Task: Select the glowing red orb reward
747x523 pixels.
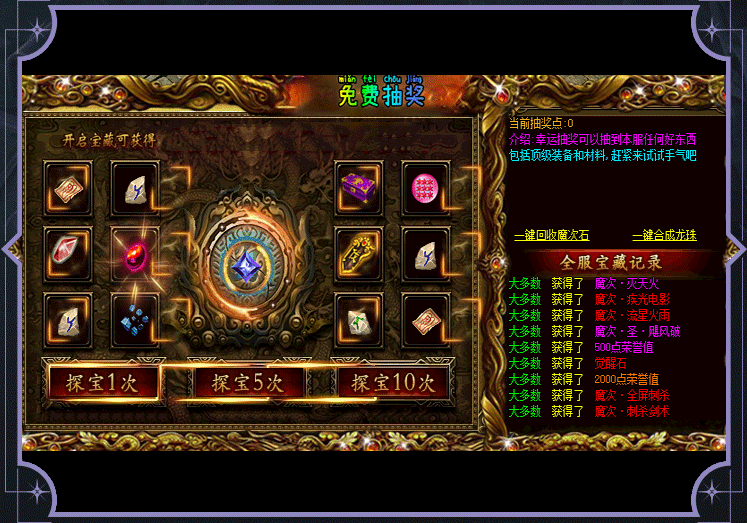Action: click(135, 253)
